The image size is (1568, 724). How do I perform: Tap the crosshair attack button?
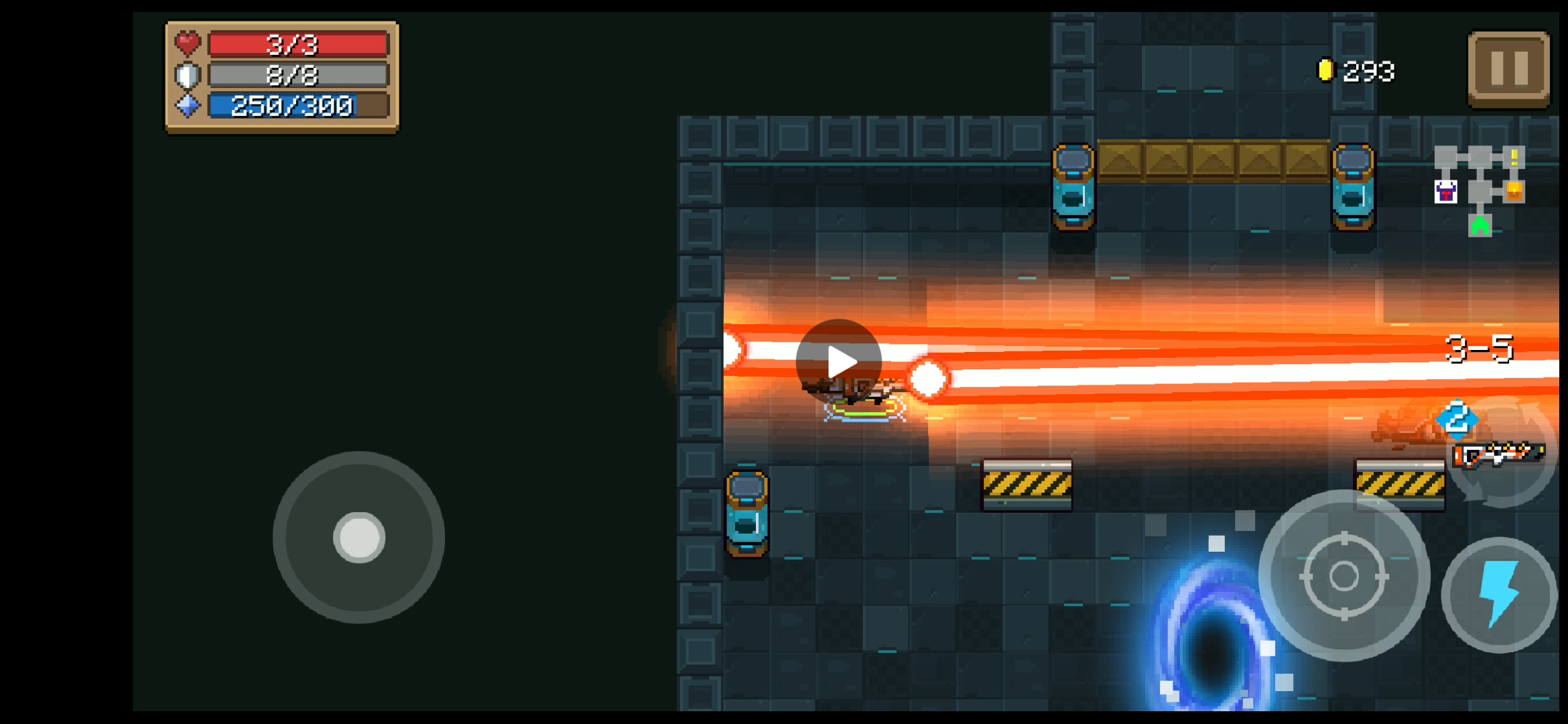[1344, 576]
